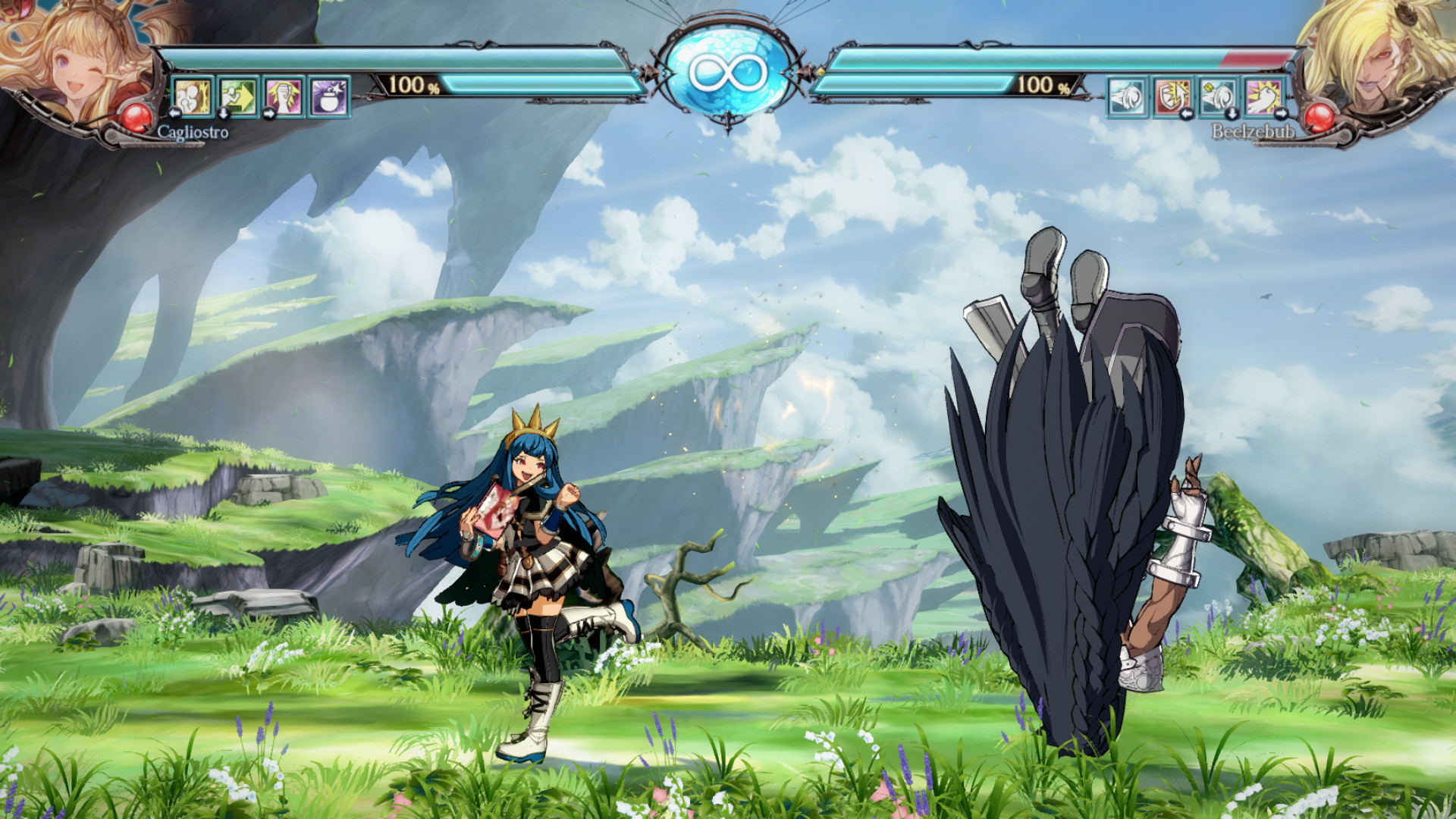Viewport: 1456px width, 819px height.
Task: Click the down-arrow badge on Beelzebub's third skill
Action: [1232, 115]
